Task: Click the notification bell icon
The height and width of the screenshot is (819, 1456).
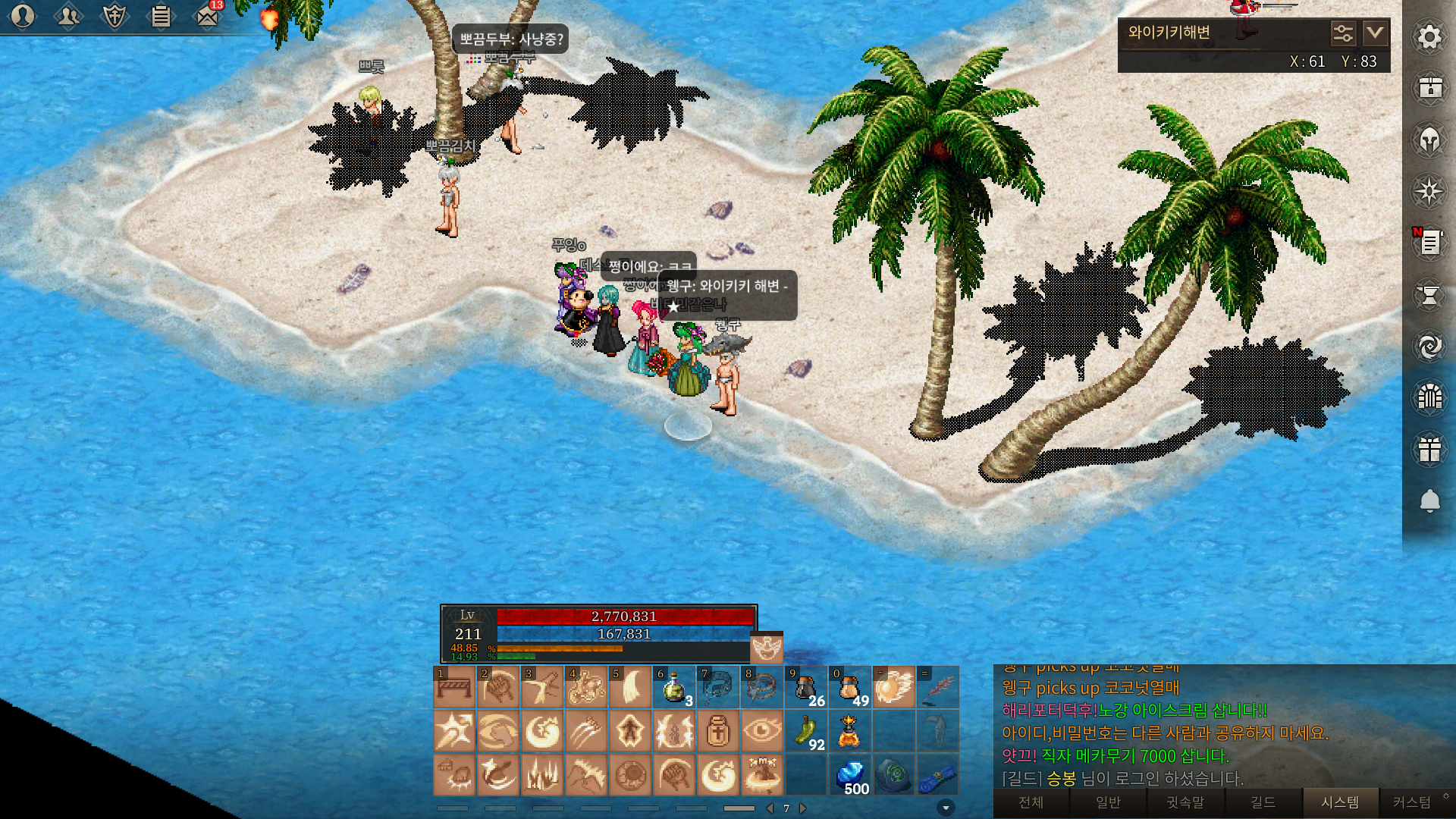Action: tap(1429, 501)
